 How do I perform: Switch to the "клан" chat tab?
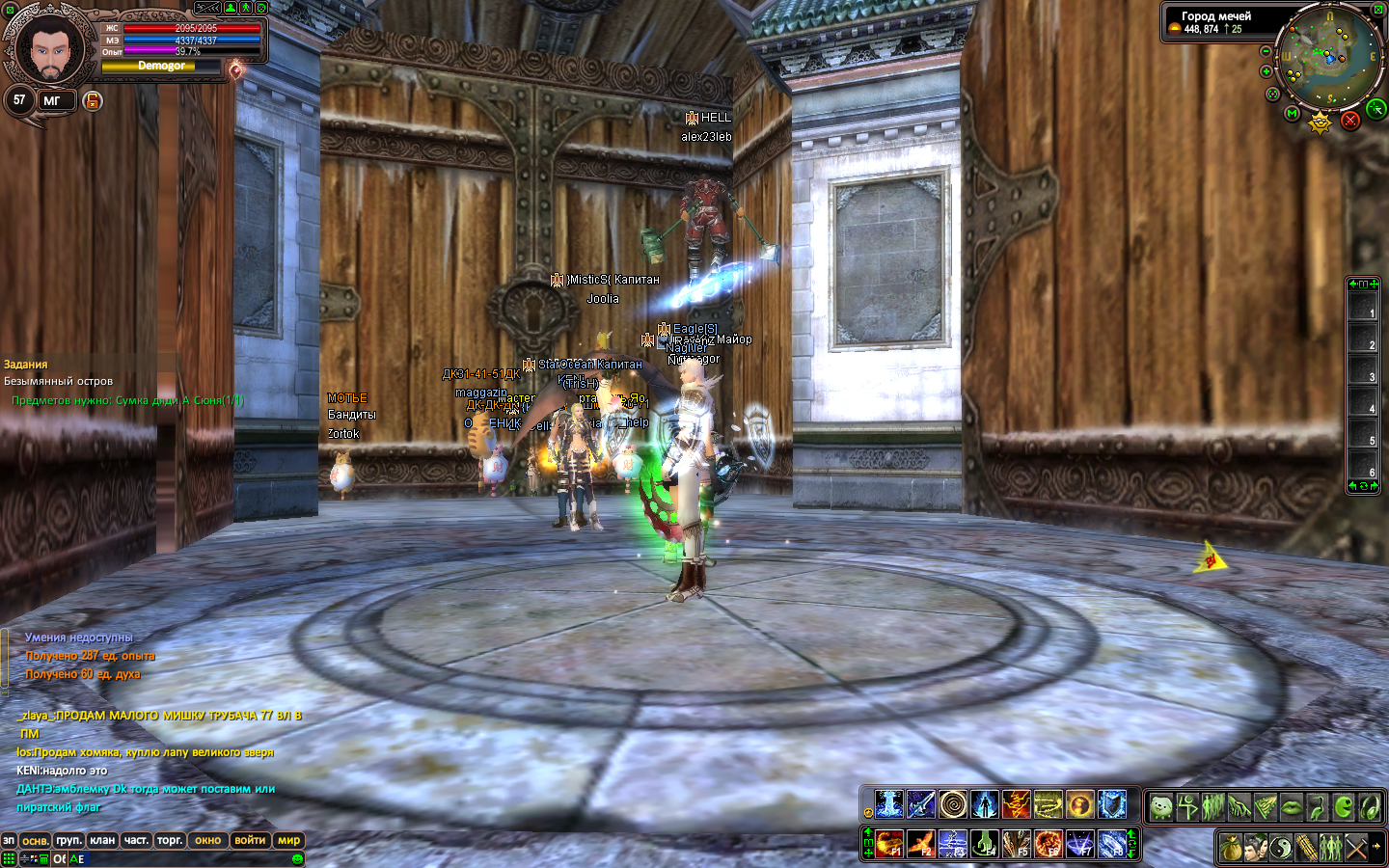click(102, 840)
